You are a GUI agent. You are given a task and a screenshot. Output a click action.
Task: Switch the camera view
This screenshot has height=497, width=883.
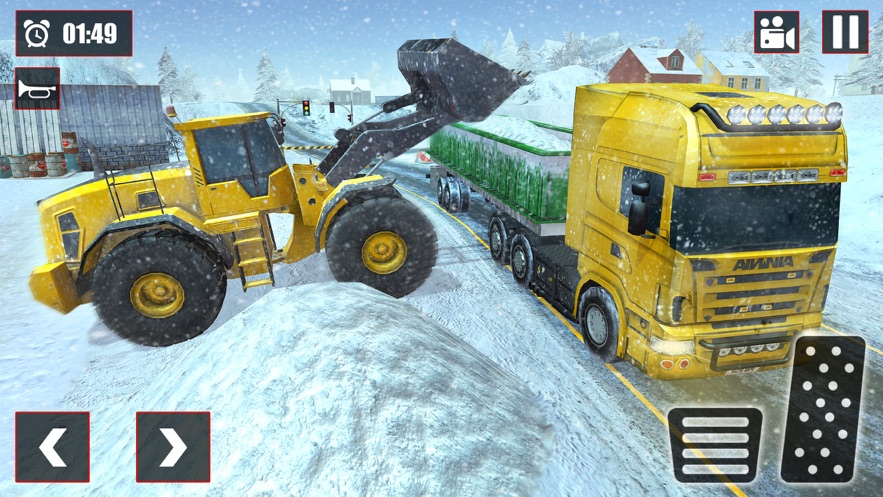[x=776, y=32]
